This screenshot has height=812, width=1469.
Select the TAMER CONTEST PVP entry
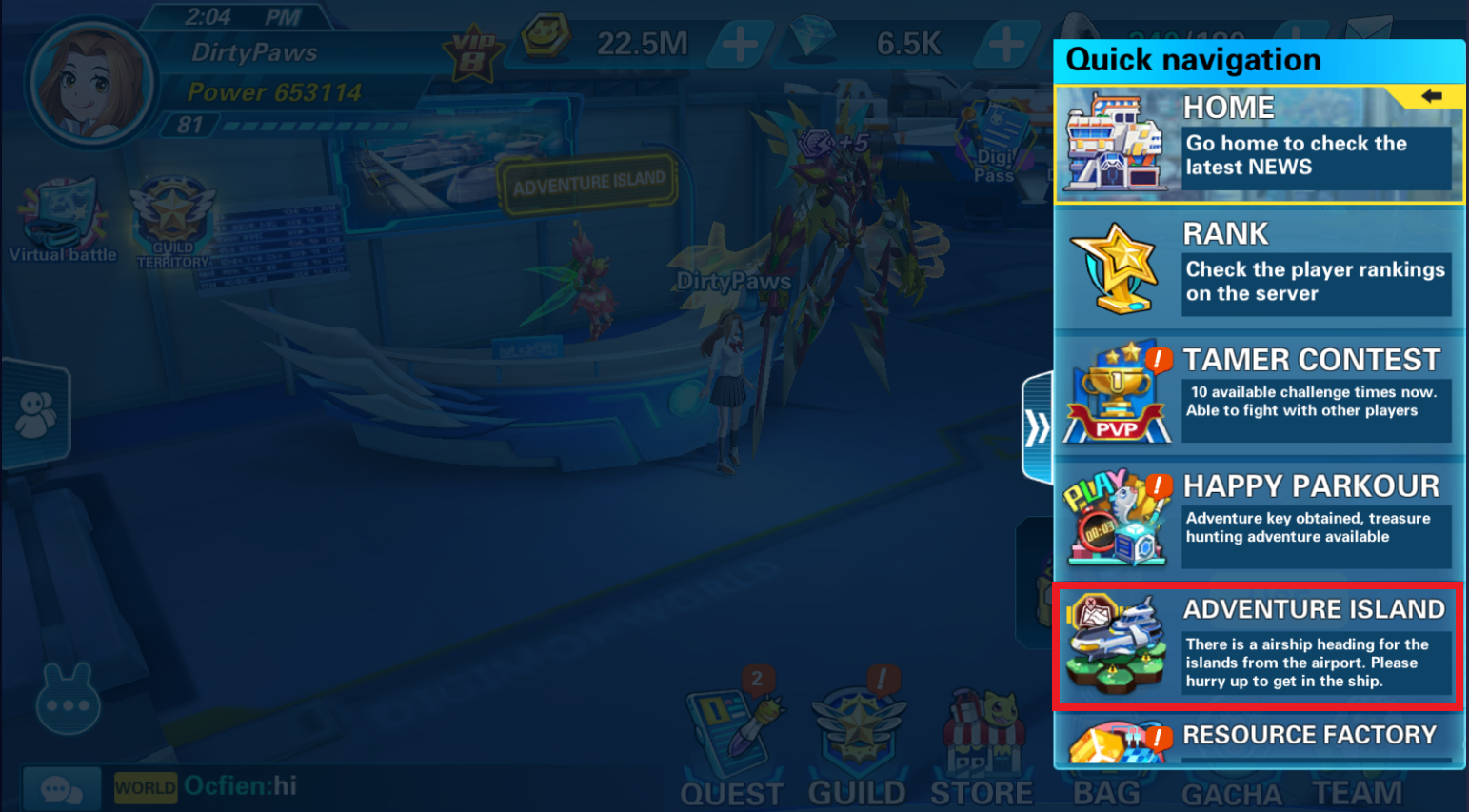[1259, 392]
